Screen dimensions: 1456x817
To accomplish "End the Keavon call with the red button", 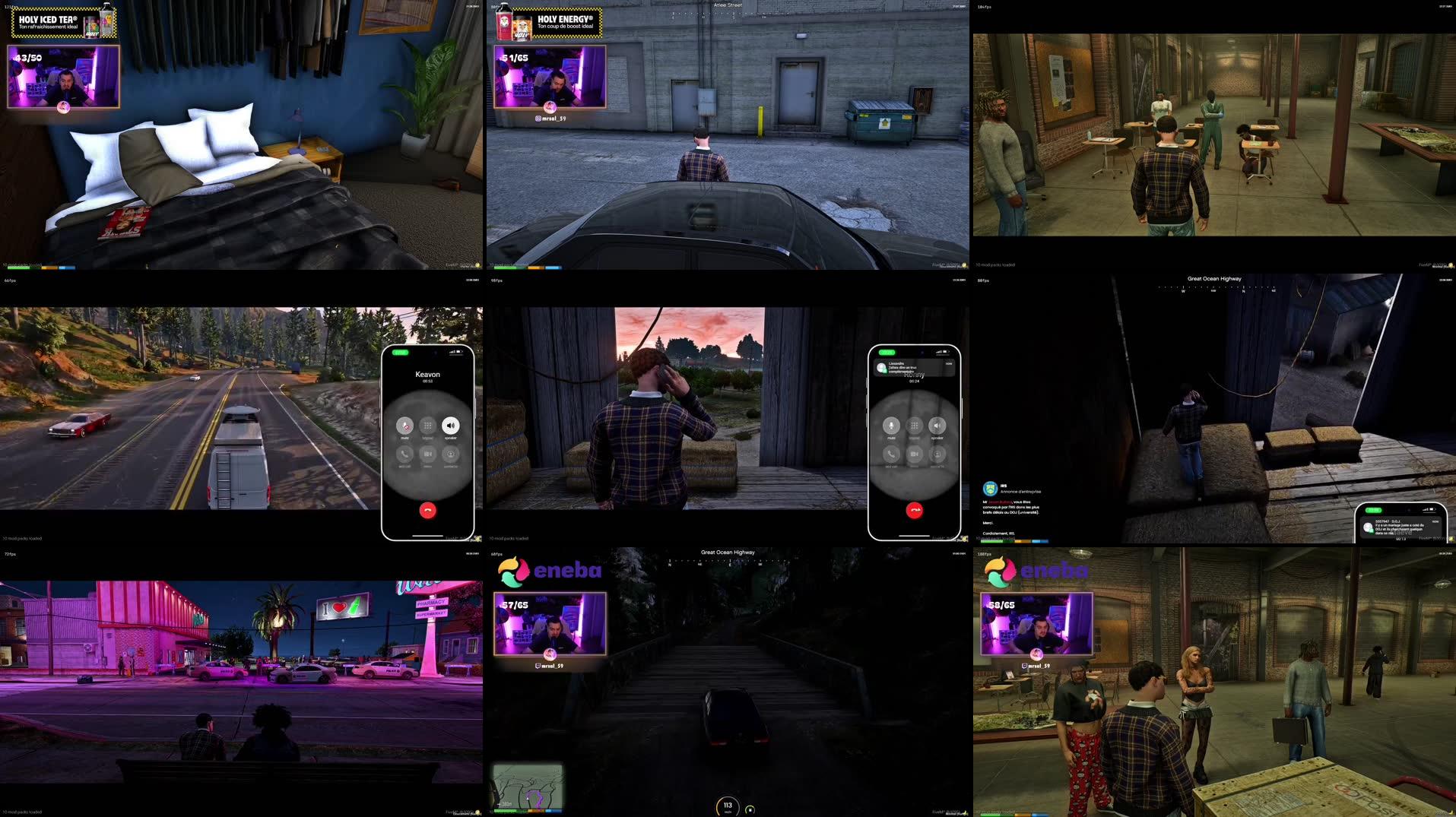I will [427, 510].
